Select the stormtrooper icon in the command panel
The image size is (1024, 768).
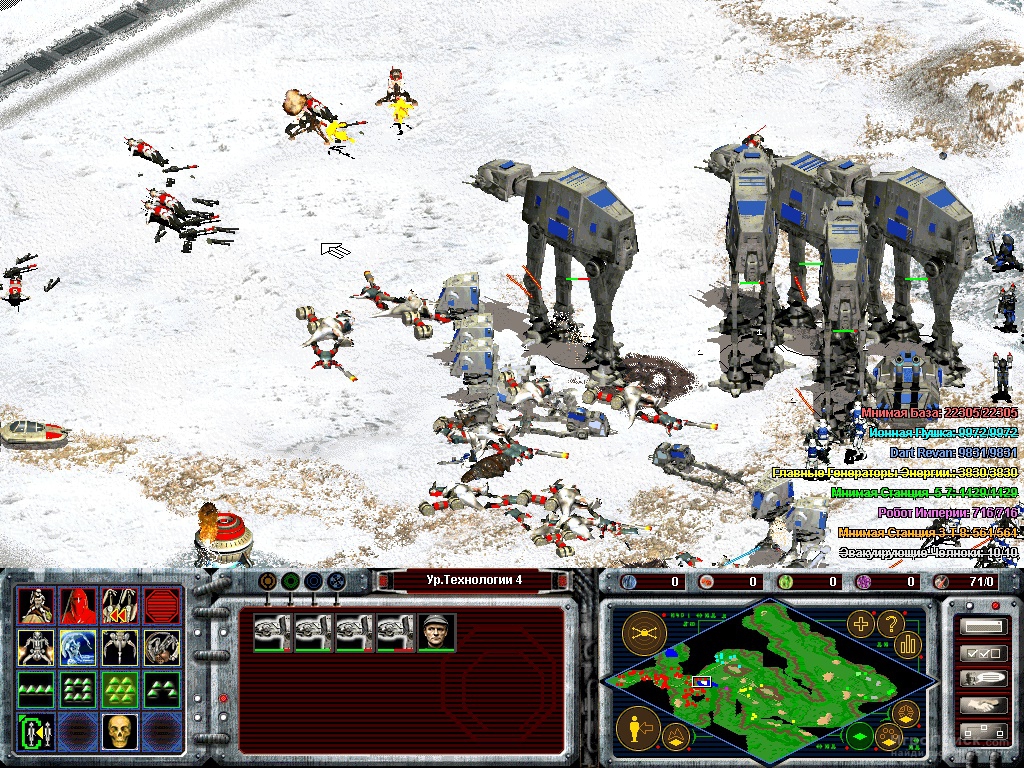coord(36,607)
